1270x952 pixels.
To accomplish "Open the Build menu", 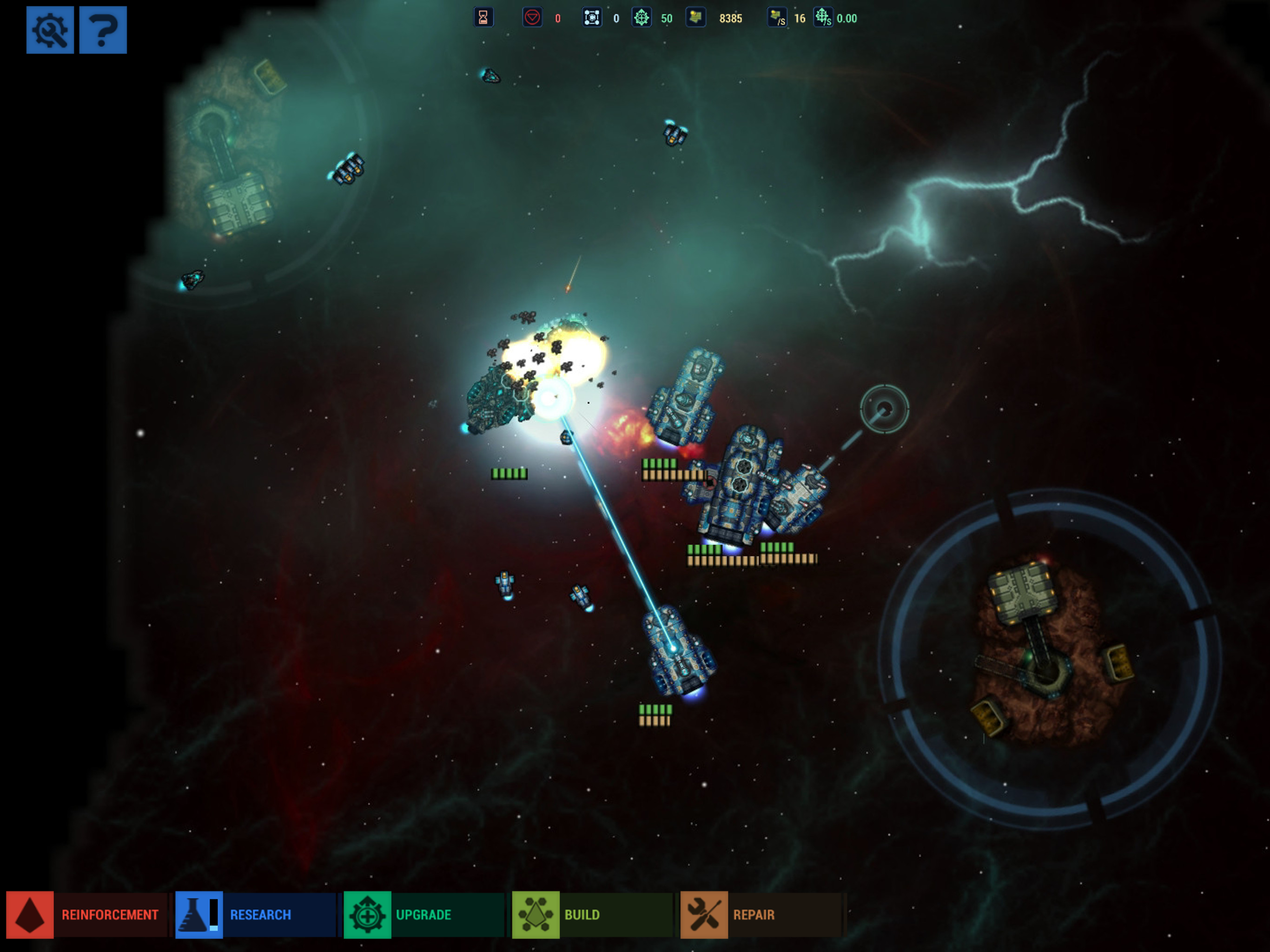I will coord(591,915).
